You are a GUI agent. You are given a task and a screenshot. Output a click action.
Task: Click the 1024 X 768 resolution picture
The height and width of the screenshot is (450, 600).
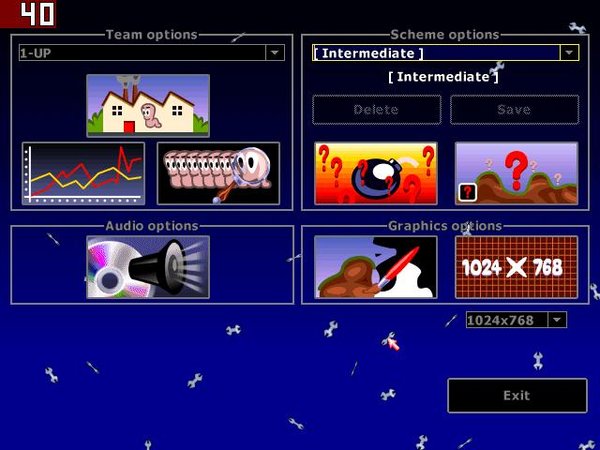click(x=516, y=267)
